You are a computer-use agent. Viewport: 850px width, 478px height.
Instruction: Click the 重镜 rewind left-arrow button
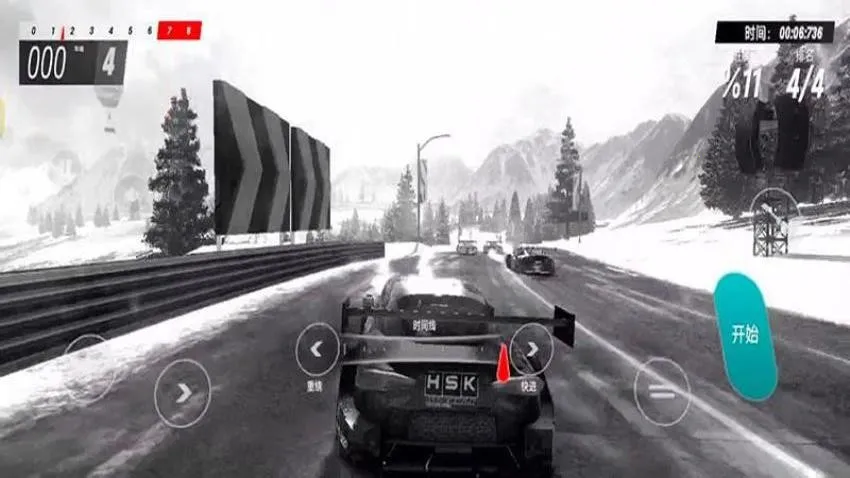(x=318, y=349)
